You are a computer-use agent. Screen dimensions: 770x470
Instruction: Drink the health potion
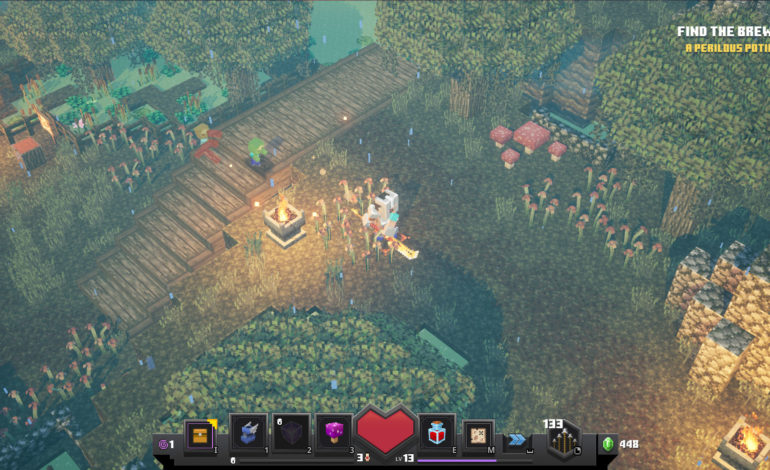[437, 432]
